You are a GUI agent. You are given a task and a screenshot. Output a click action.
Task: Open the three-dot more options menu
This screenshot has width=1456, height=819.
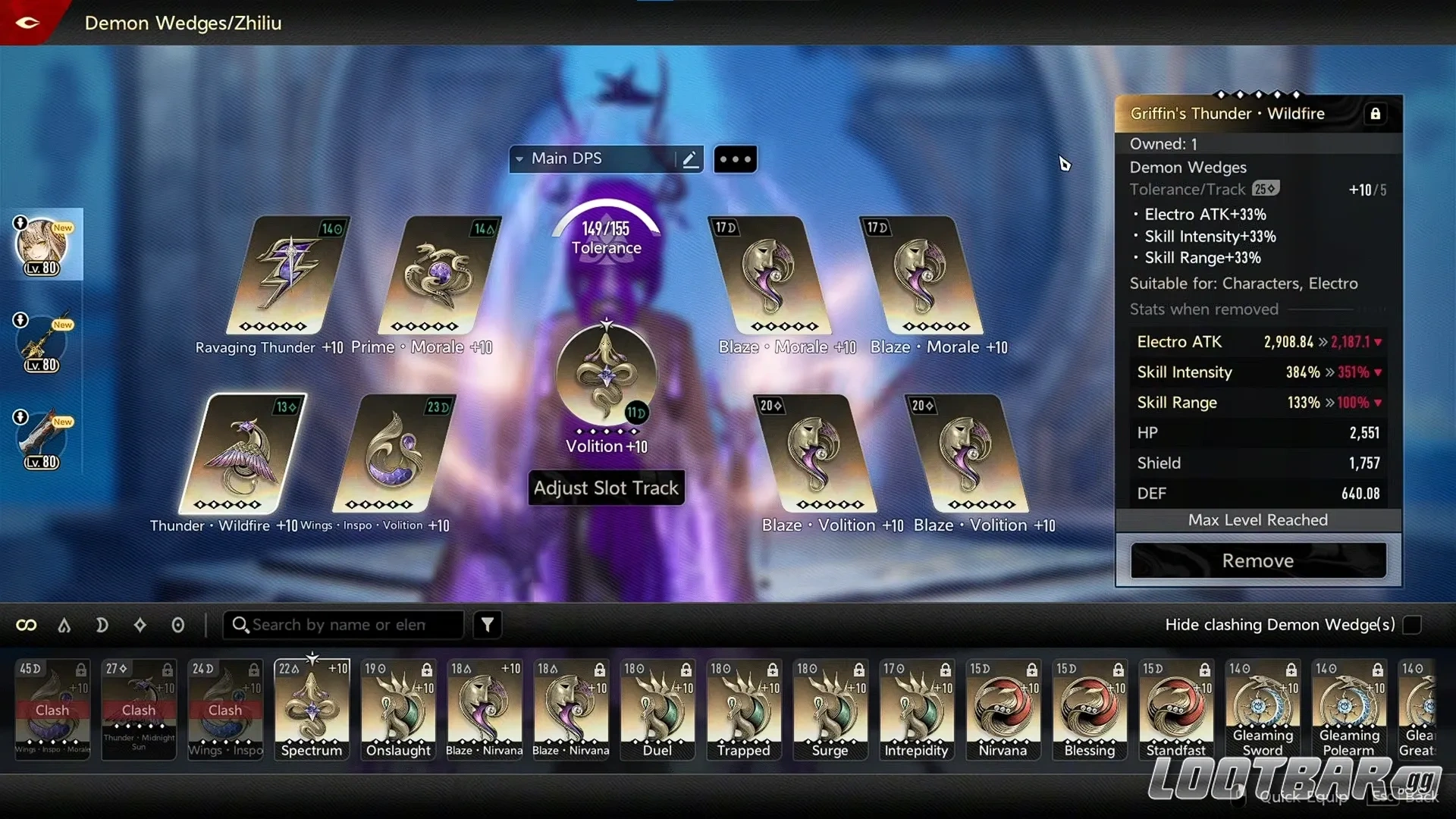[x=735, y=159]
